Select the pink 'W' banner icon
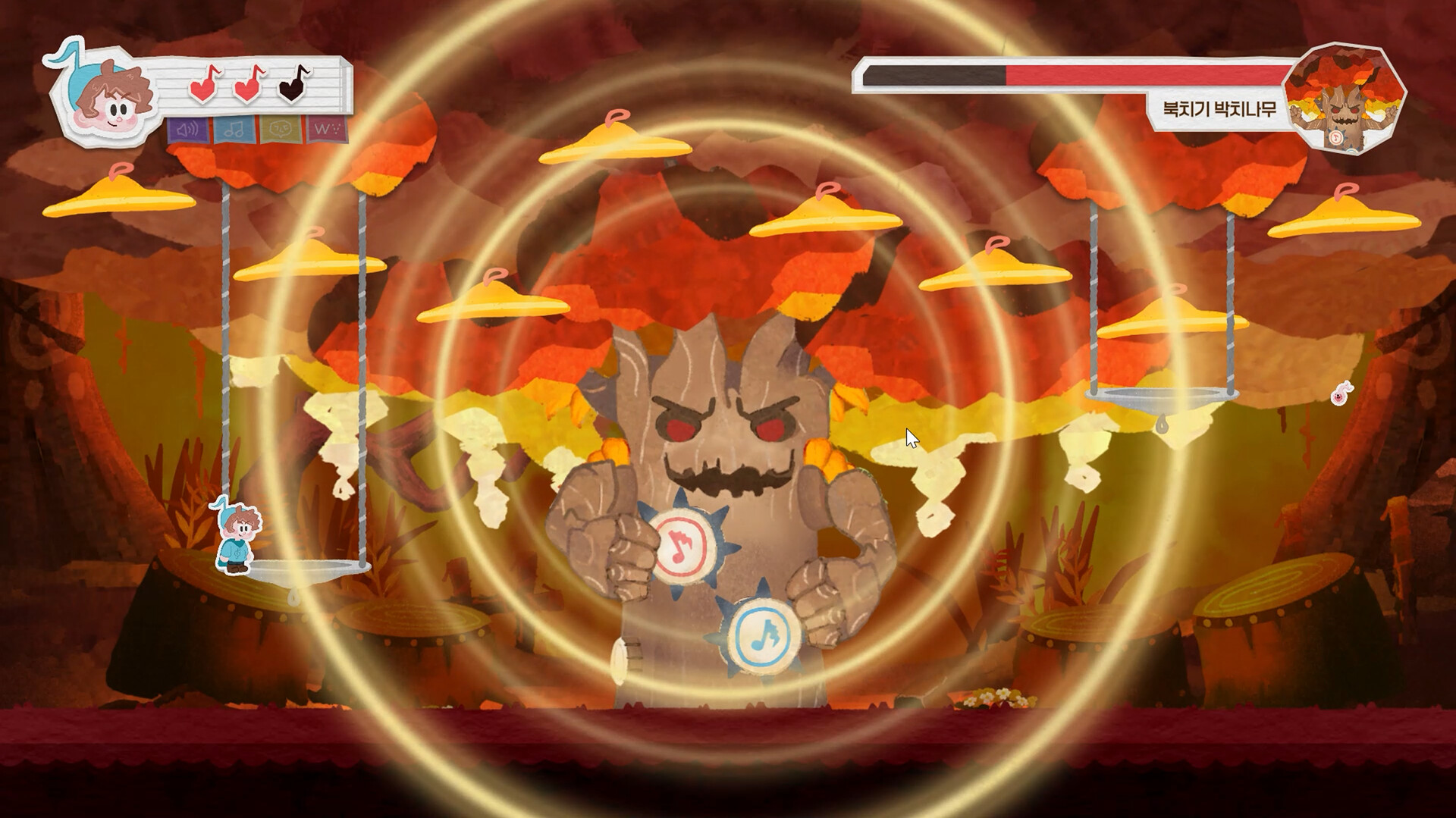 [x=323, y=129]
